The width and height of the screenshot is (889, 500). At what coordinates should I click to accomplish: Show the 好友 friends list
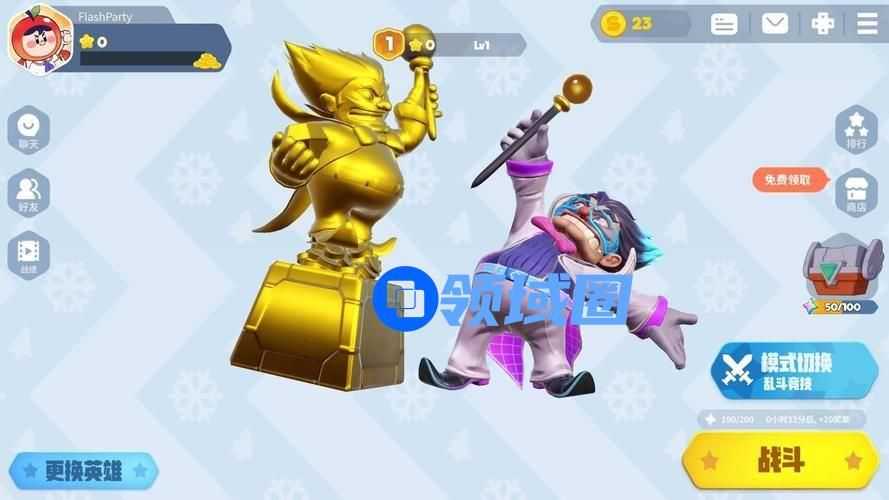(28, 192)
